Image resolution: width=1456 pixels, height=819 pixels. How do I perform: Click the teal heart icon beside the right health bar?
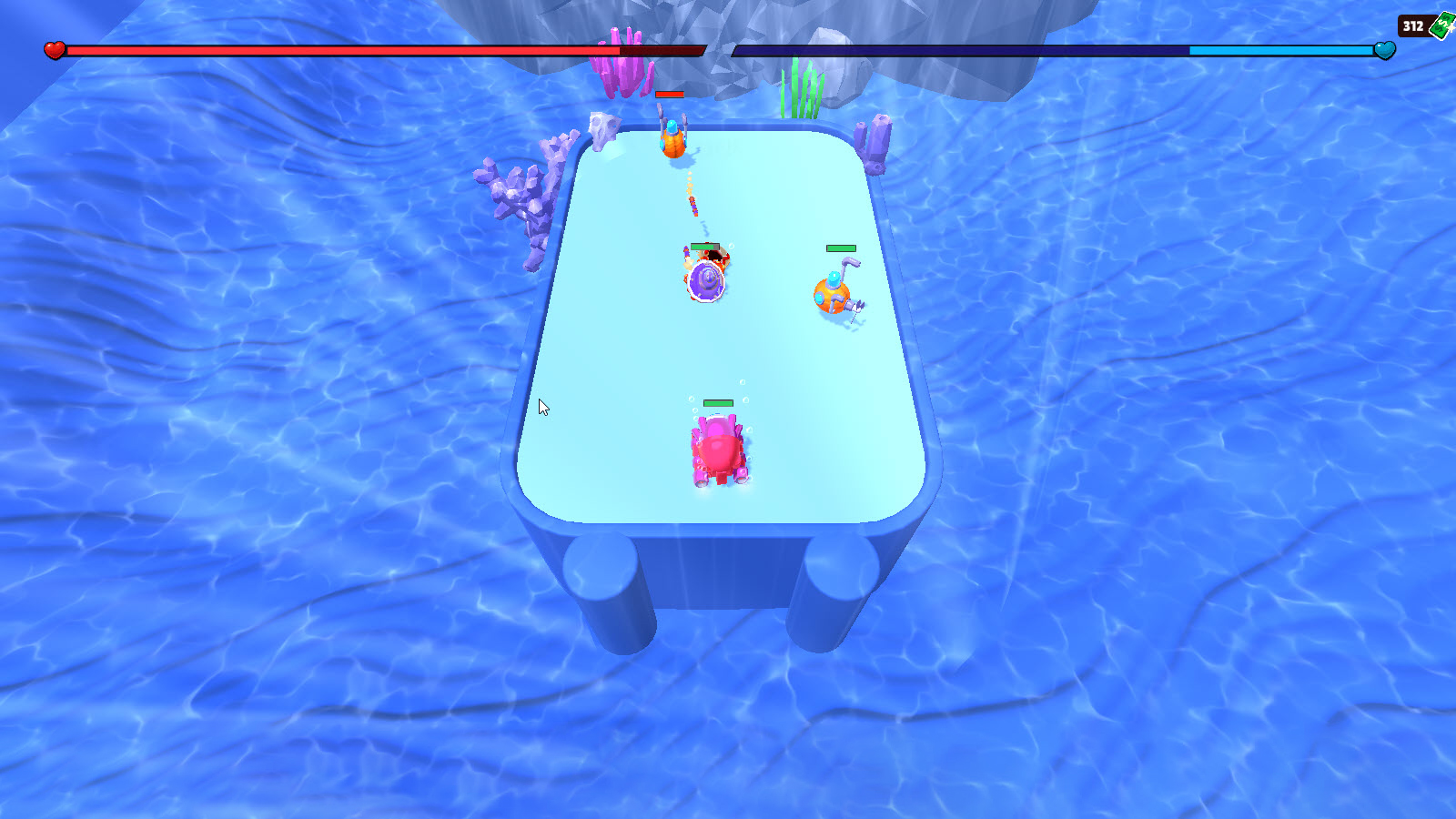[1387, 52]
